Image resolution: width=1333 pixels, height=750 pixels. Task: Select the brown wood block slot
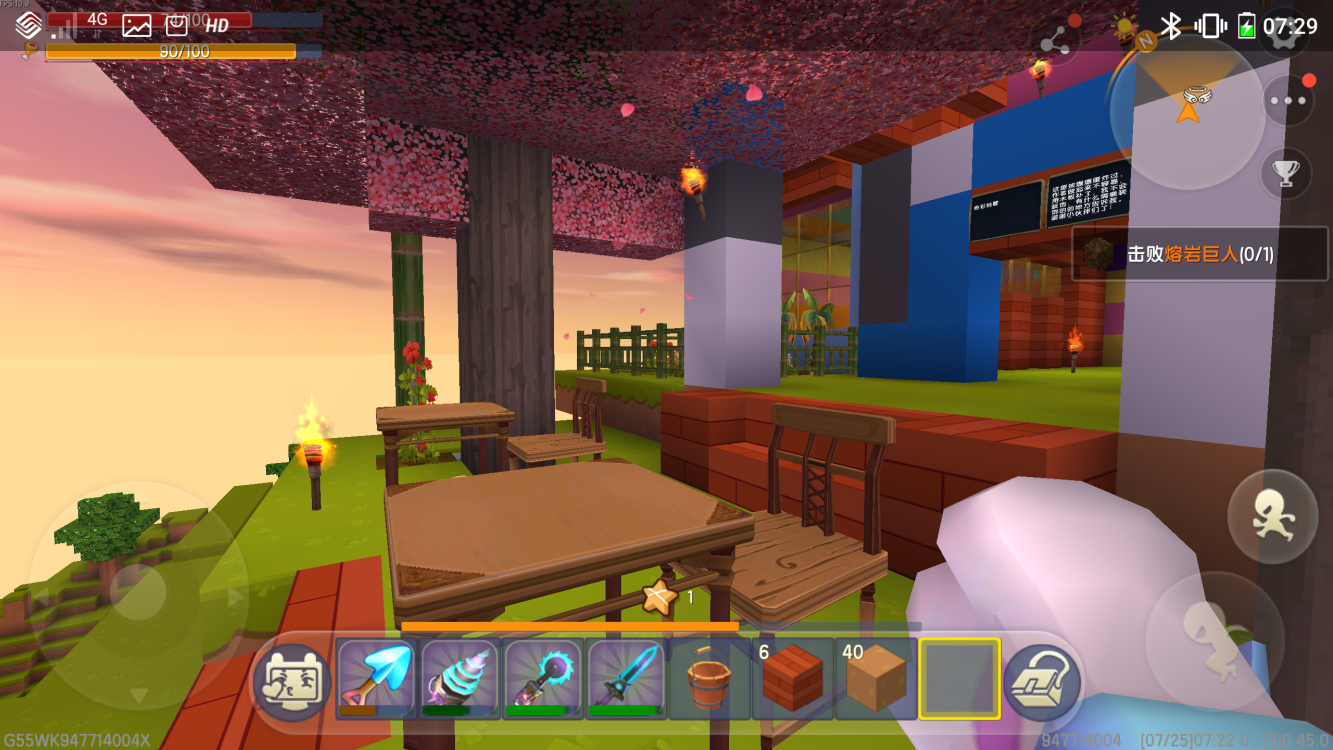876,679
